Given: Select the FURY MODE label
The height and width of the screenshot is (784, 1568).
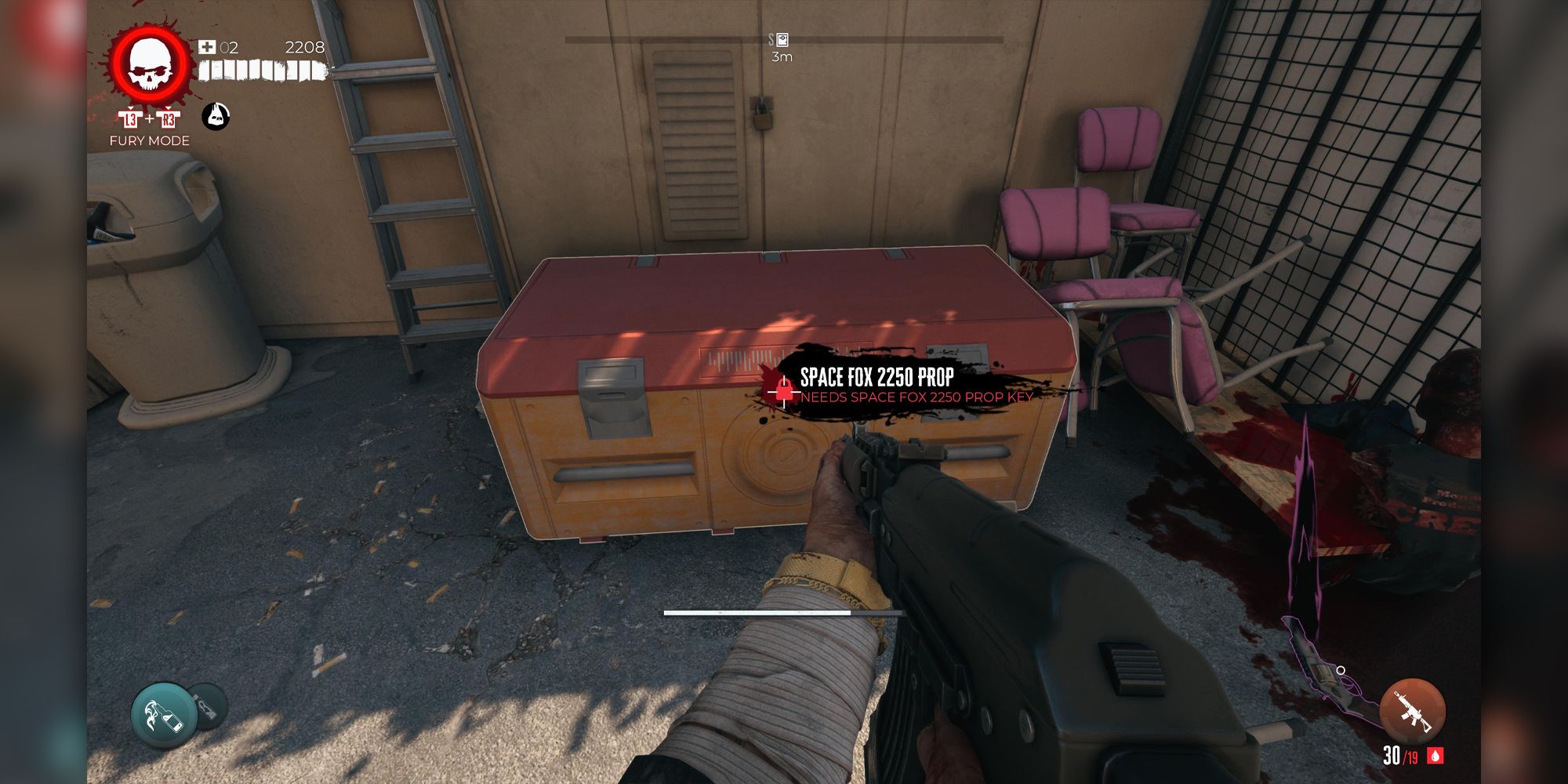Looking at the screenshot, I should pyautogui.click(x=148, y=142).
